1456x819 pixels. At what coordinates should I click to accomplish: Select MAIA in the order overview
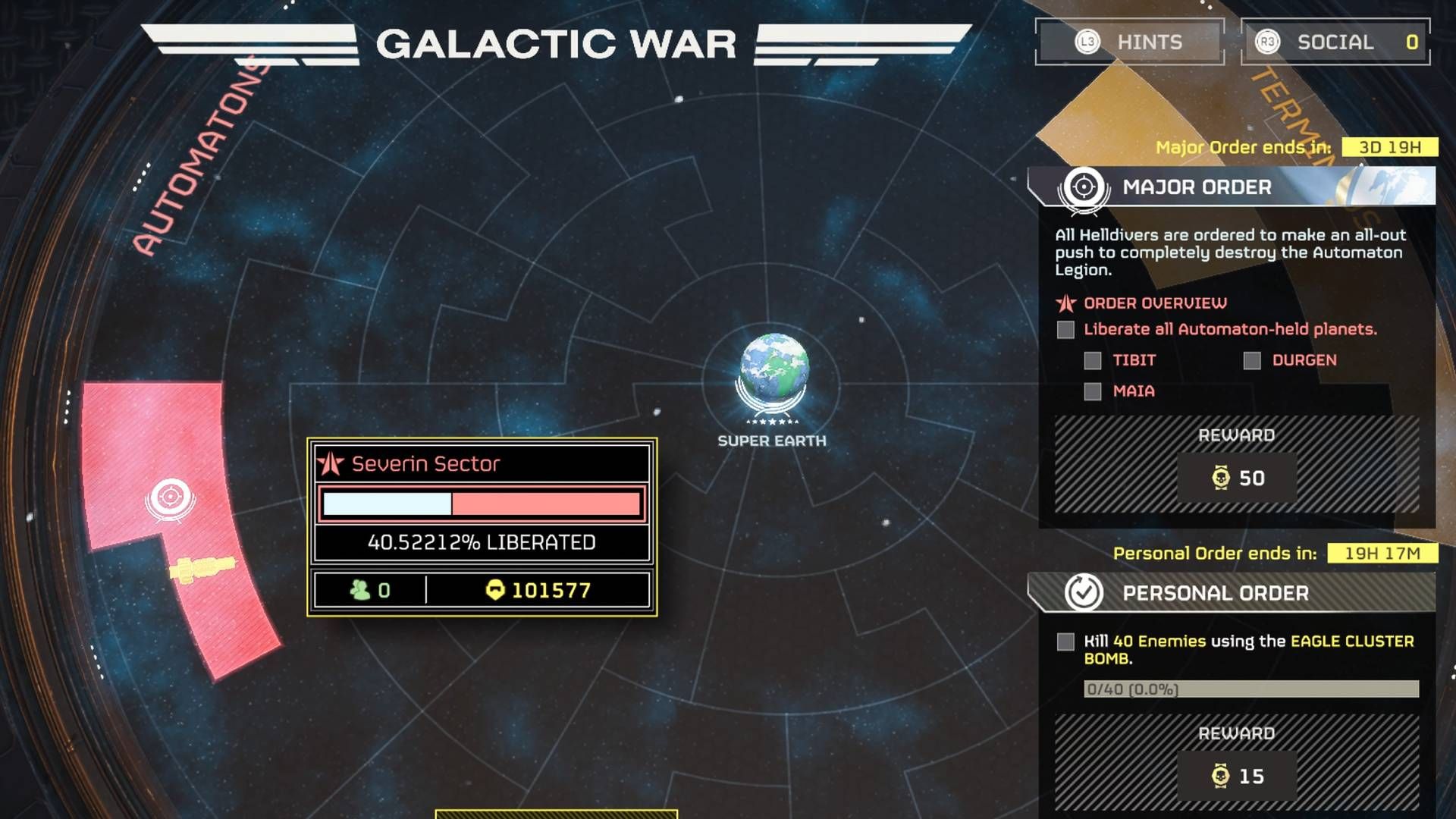(1133, 391)
